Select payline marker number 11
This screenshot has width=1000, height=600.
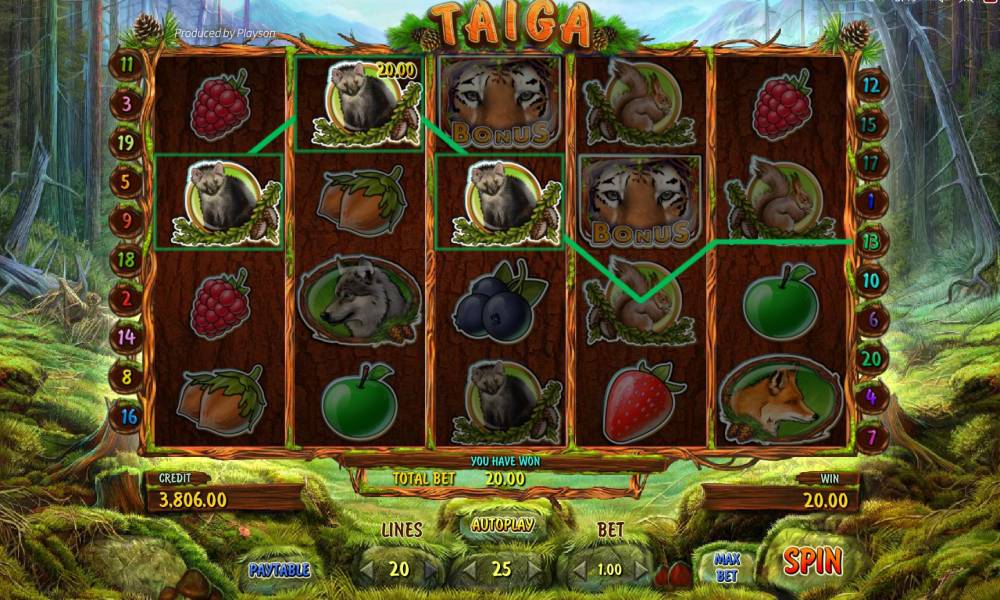pos(127,64)
